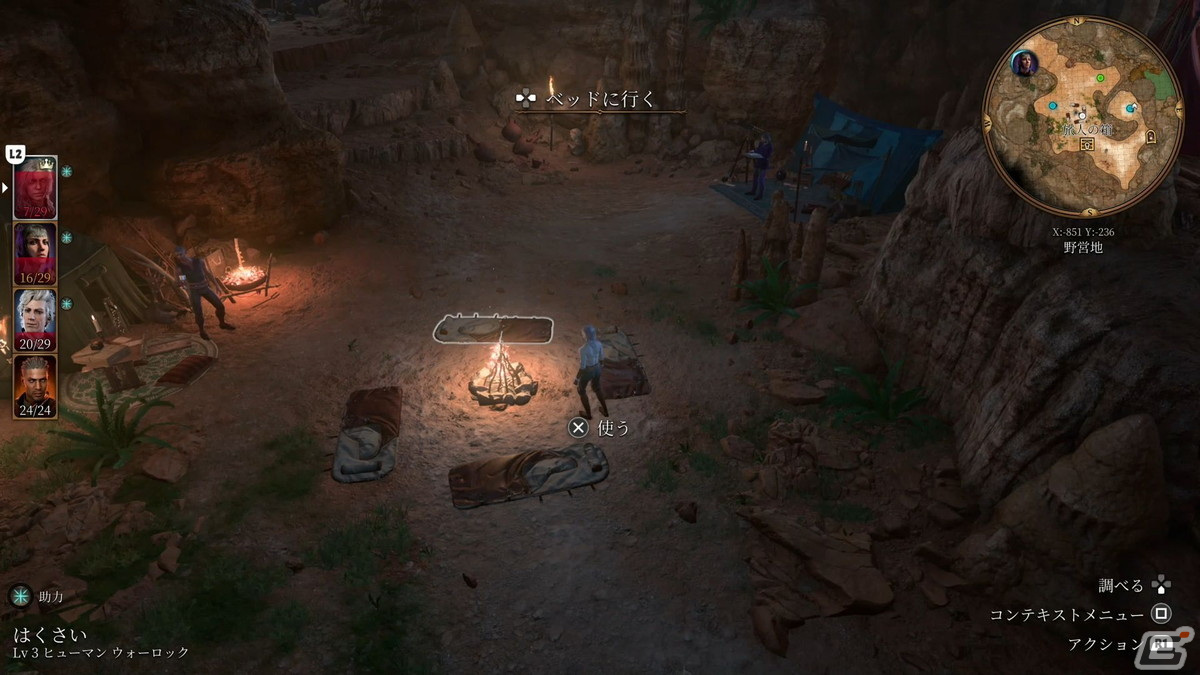Click the green dot marker on minimap

coord(1100,77)
